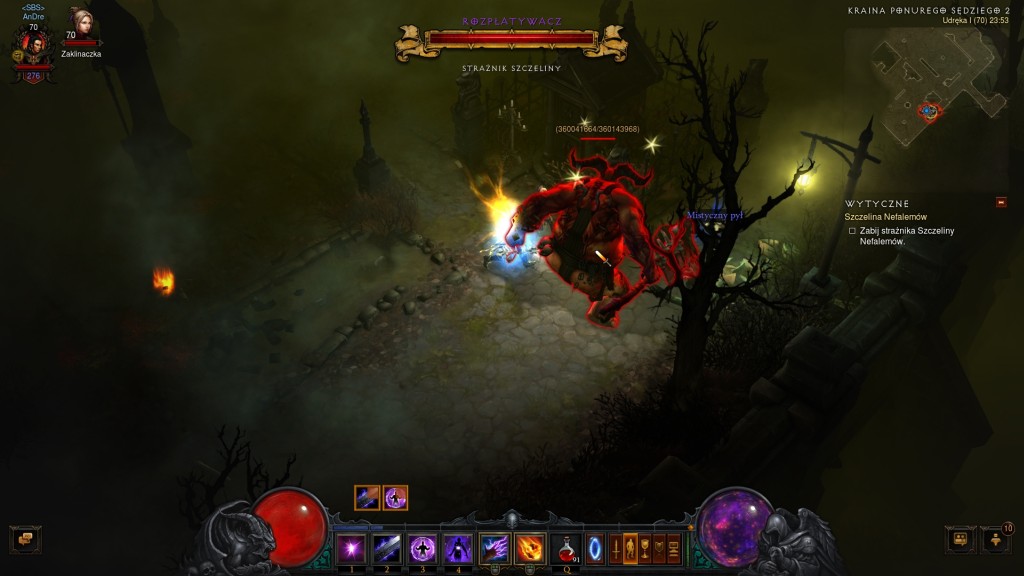Open the character inventory button

[x=630, y=548]
